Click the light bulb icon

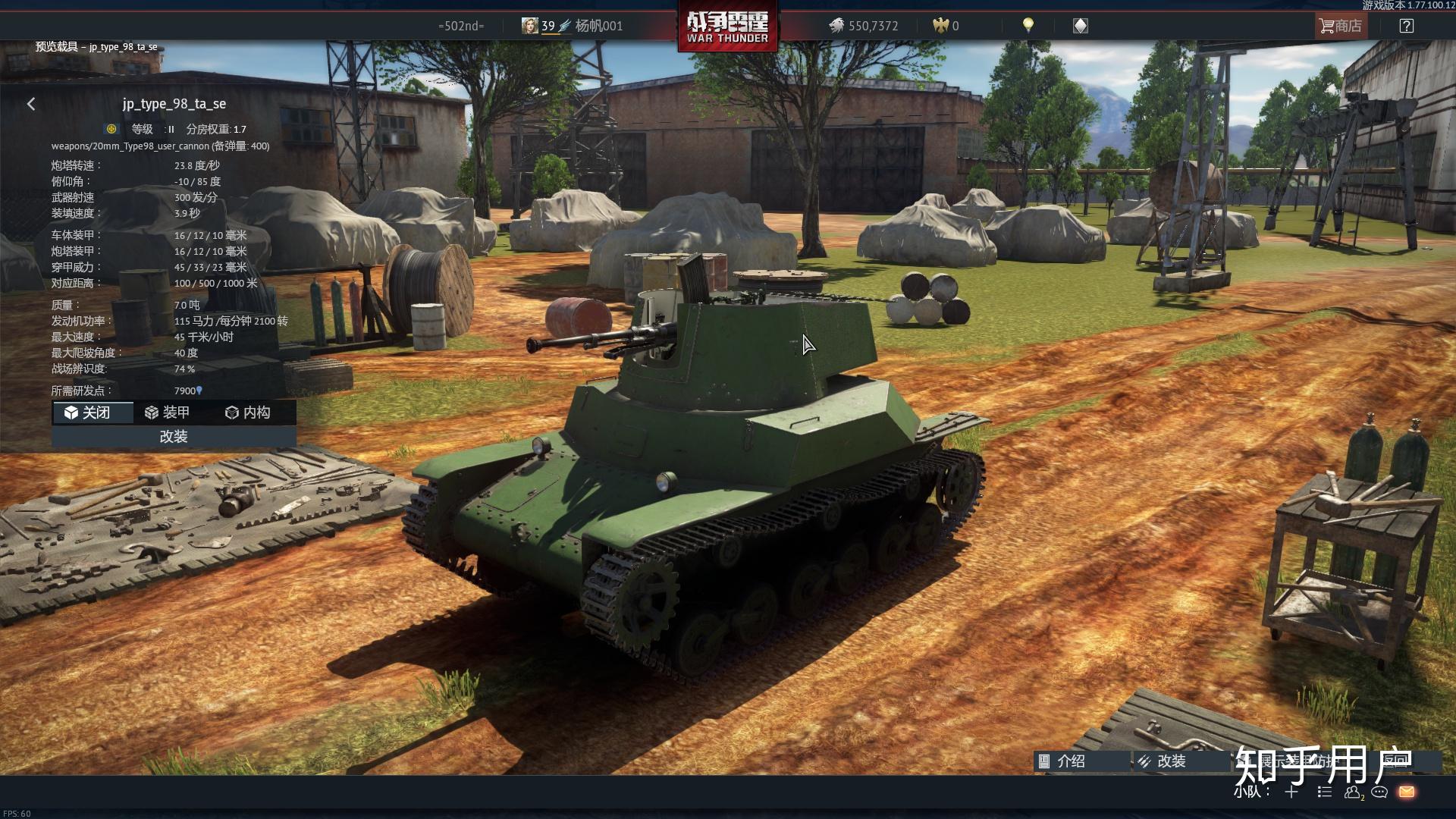[1028, 25]
